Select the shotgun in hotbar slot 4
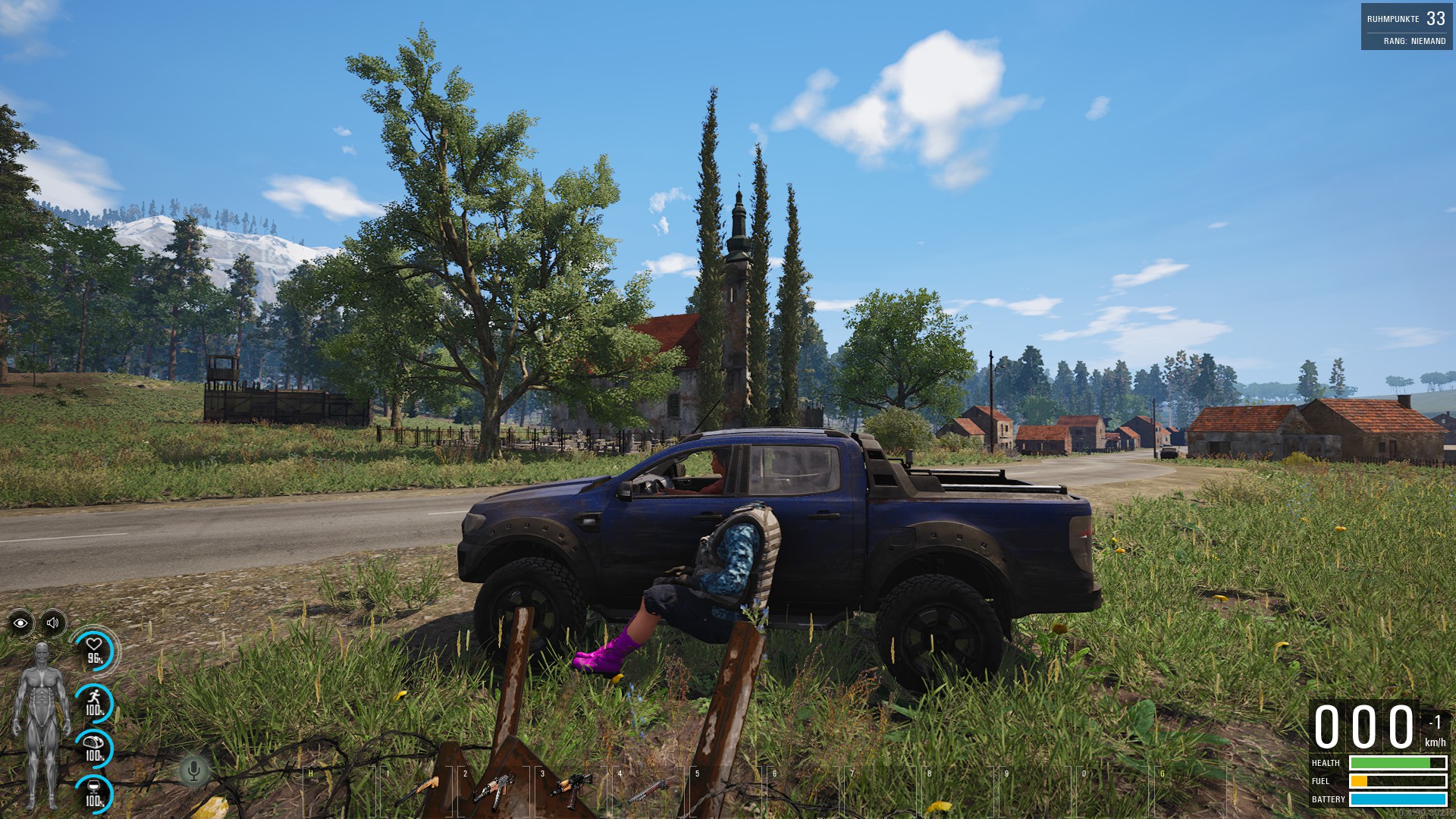This screenshot has height=819, width=1456. pos(648,791)
